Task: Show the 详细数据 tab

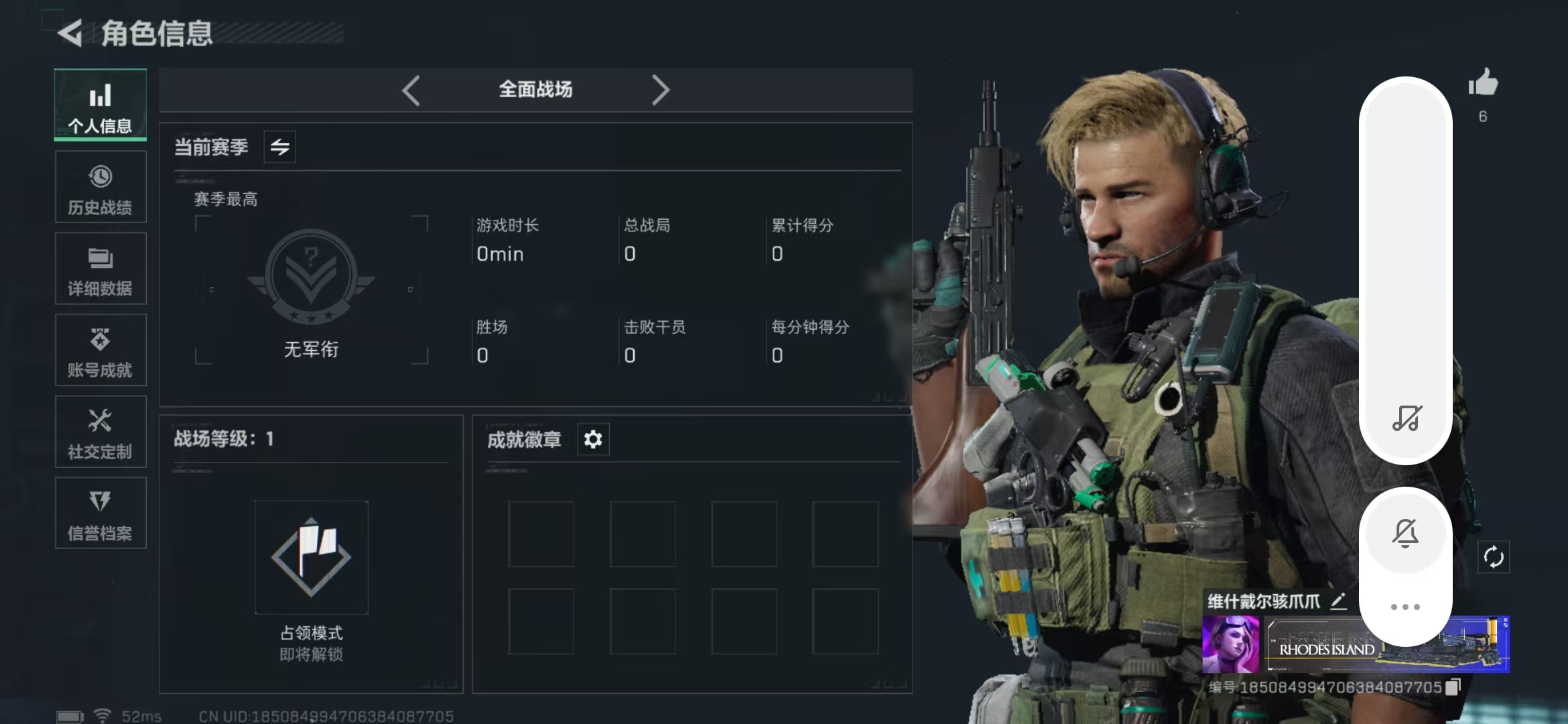Action: point(101,269)
